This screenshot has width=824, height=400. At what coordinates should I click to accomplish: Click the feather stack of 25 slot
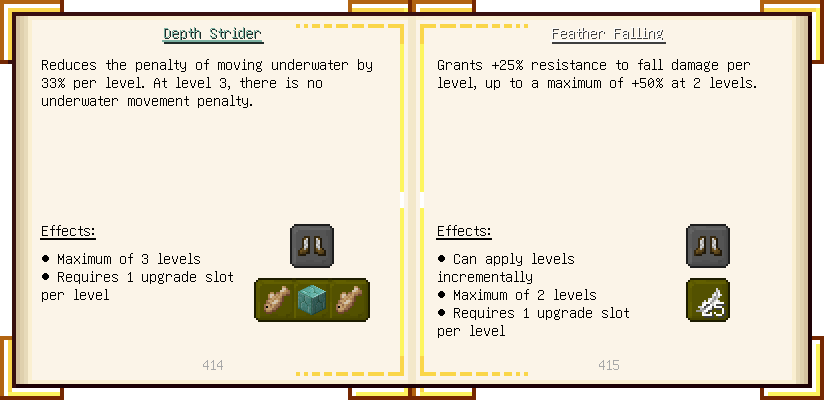tap(708, 300)
